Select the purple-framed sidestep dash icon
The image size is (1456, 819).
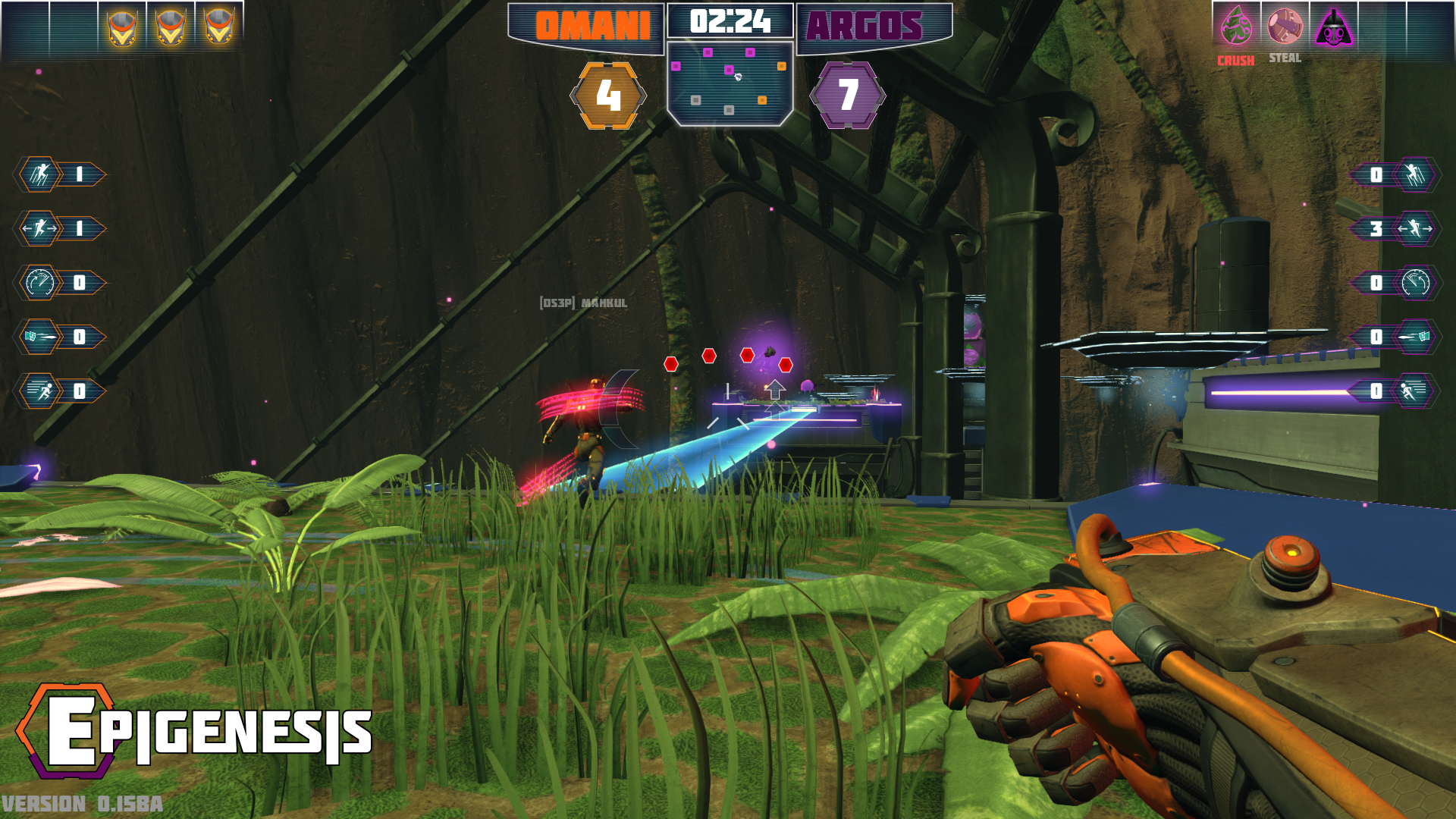[x=1415, y=229]
